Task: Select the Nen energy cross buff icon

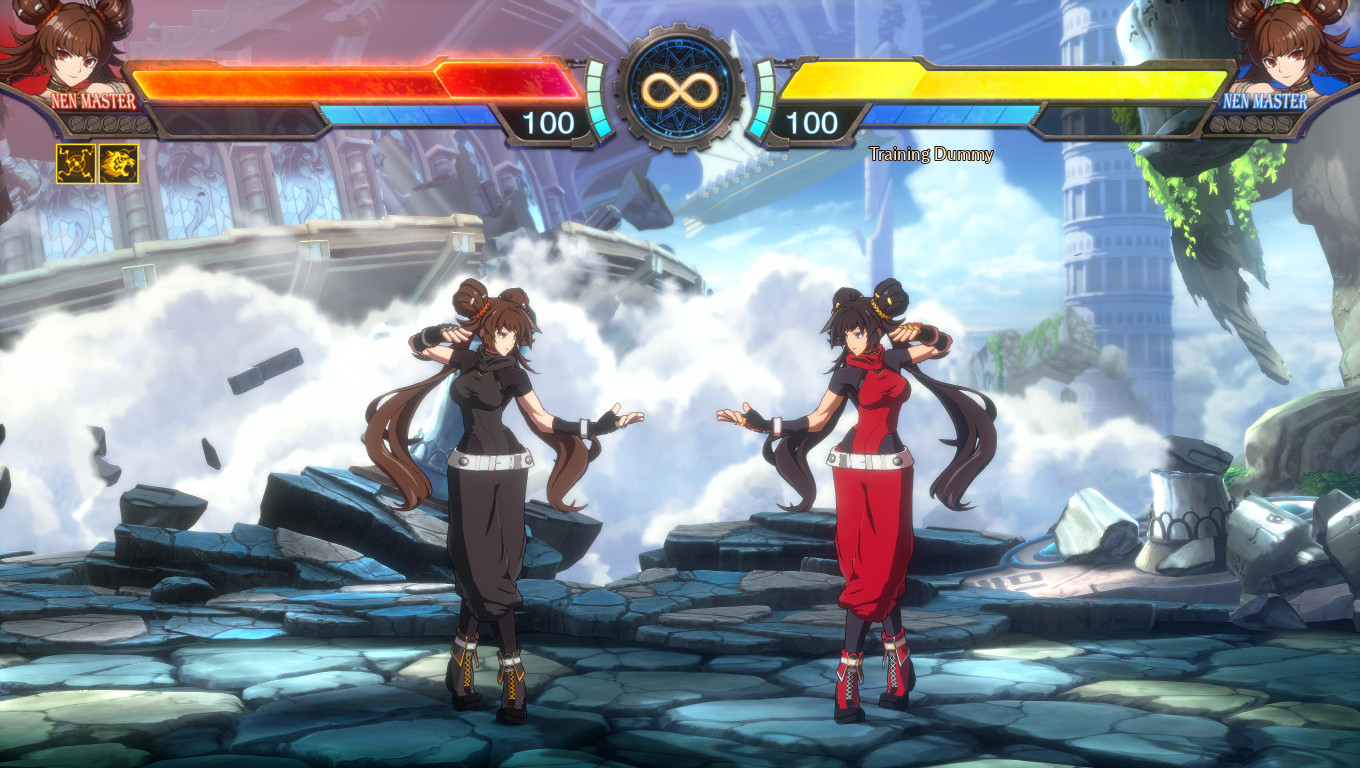Action: (75, 163)
